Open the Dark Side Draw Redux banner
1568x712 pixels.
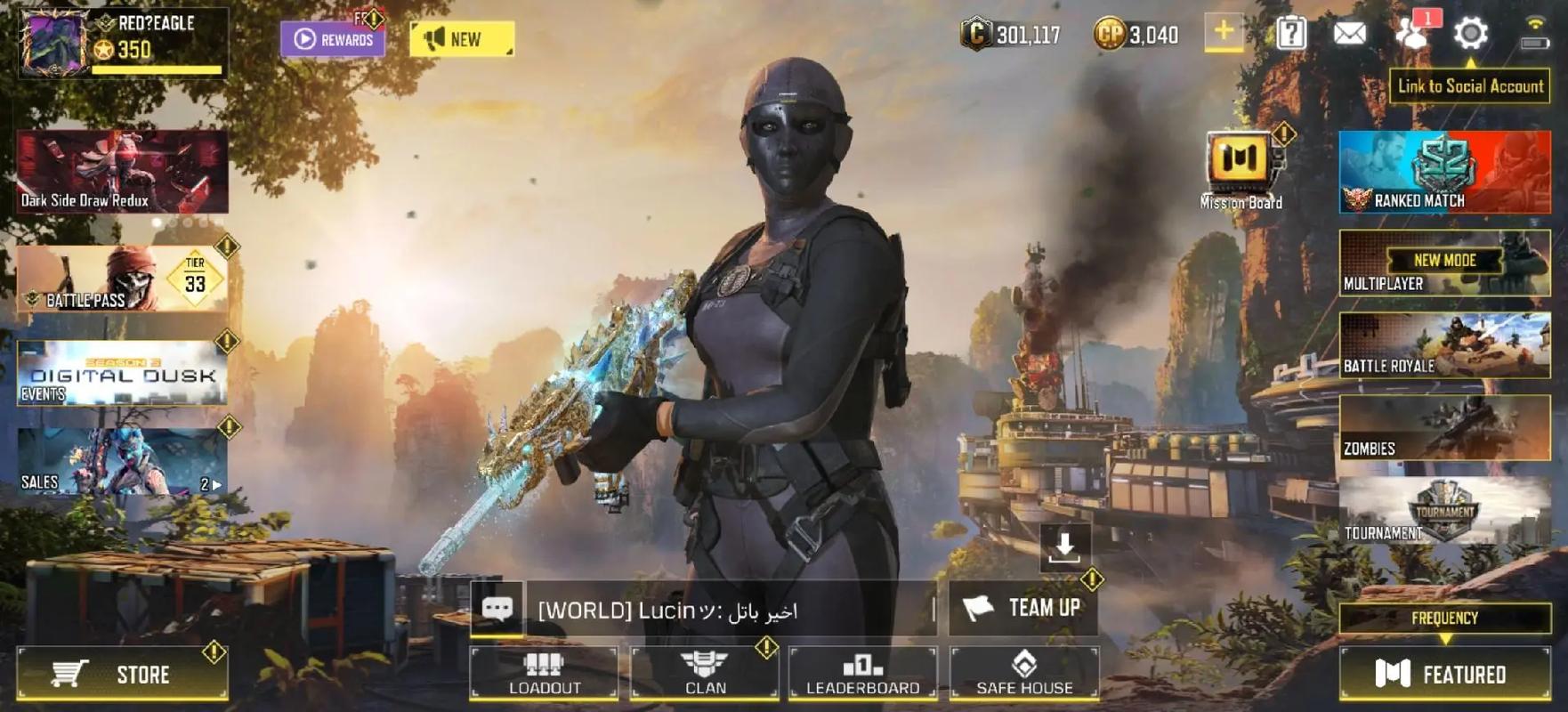coord(123,171)
